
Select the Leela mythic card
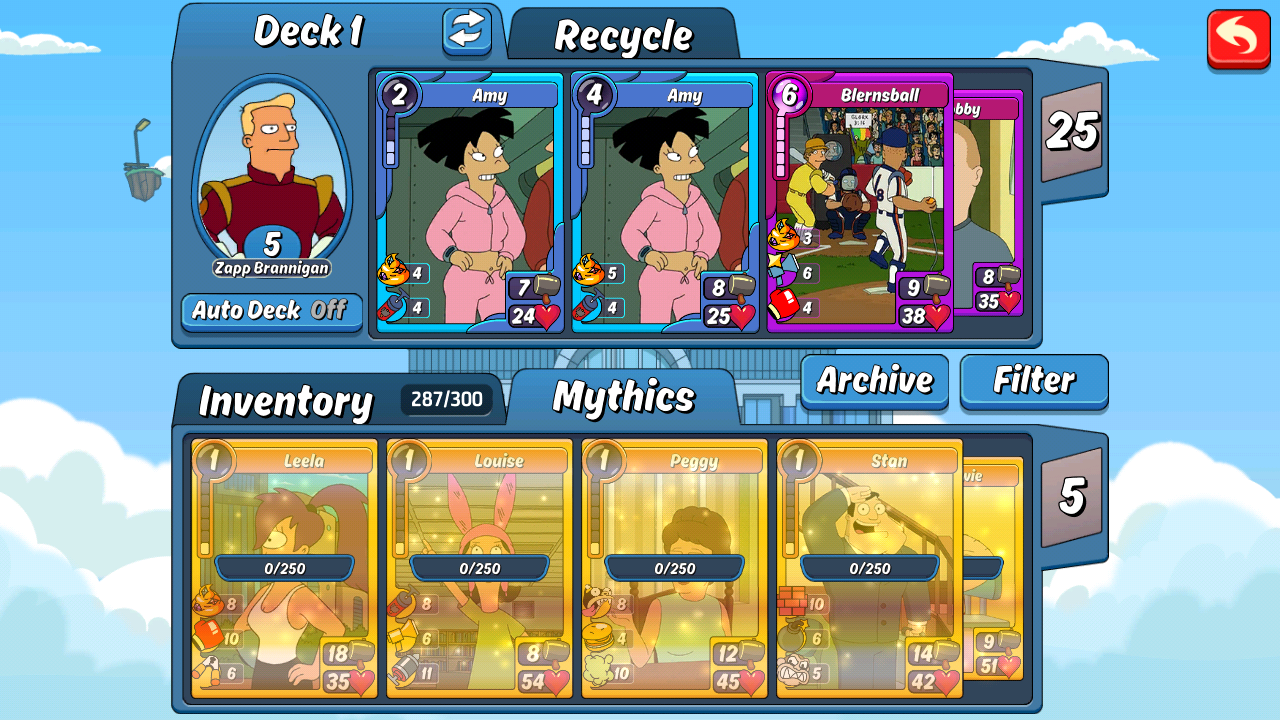click(285, 568)
